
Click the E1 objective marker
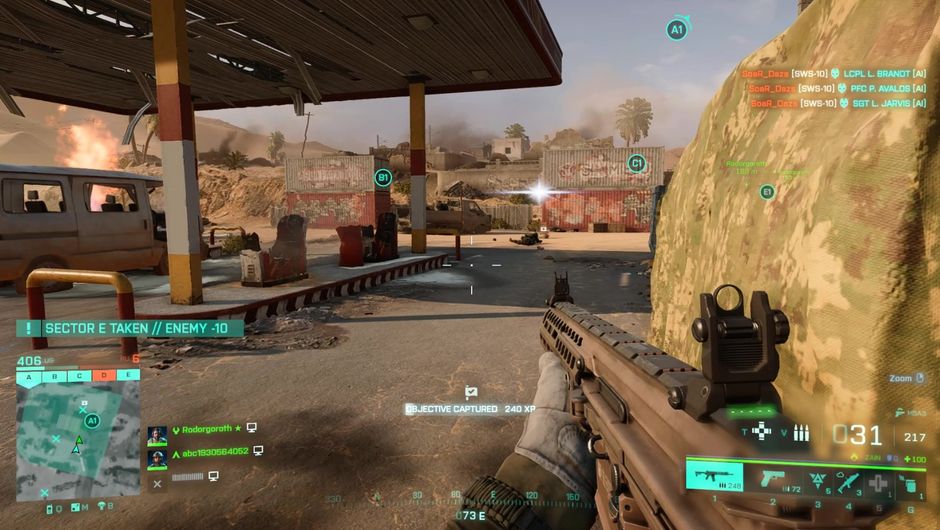tap(767, 191)
